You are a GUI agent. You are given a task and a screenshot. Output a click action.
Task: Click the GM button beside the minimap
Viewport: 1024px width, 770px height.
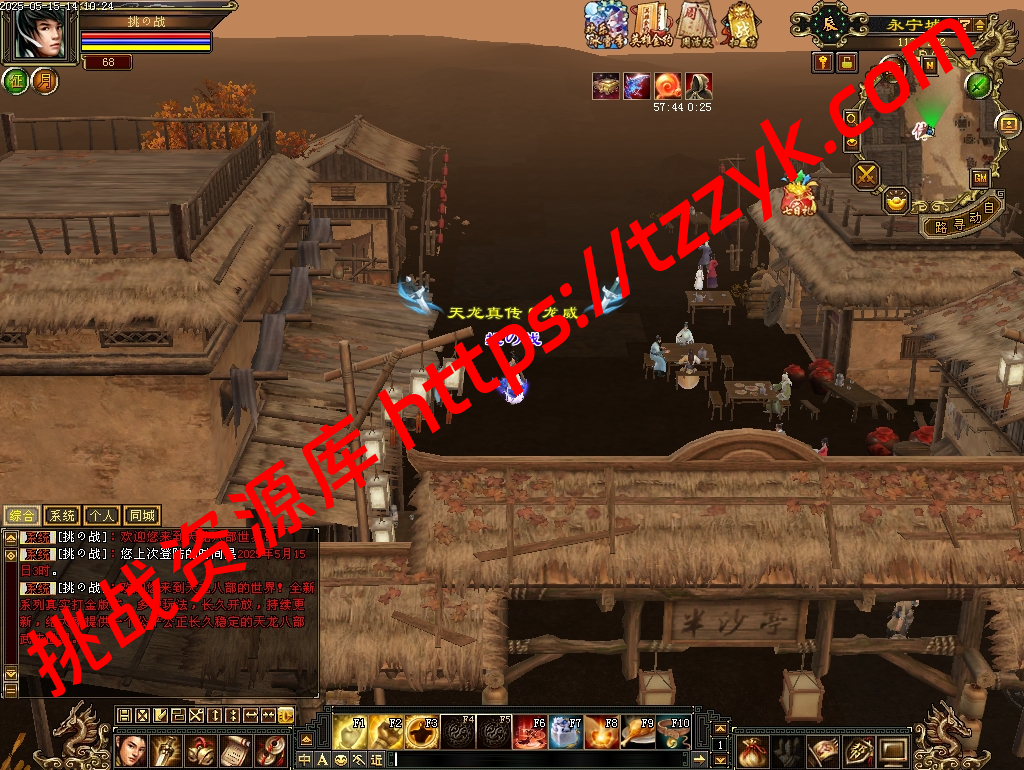coord(980,178)
